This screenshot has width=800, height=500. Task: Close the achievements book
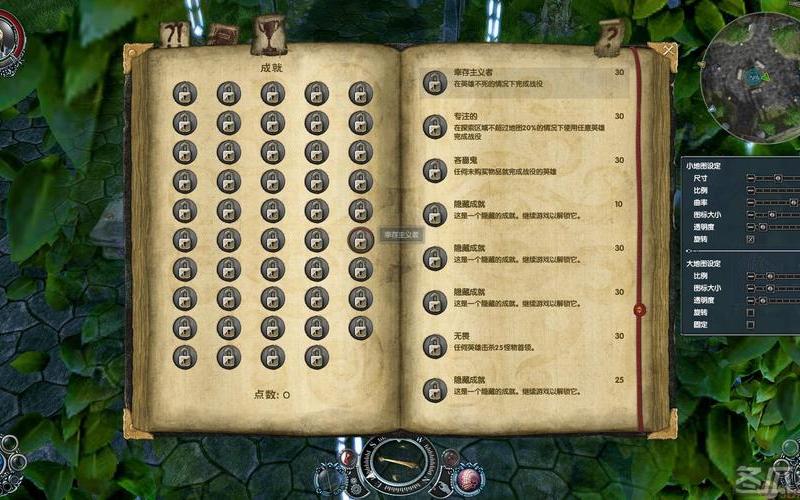point(668,49)
